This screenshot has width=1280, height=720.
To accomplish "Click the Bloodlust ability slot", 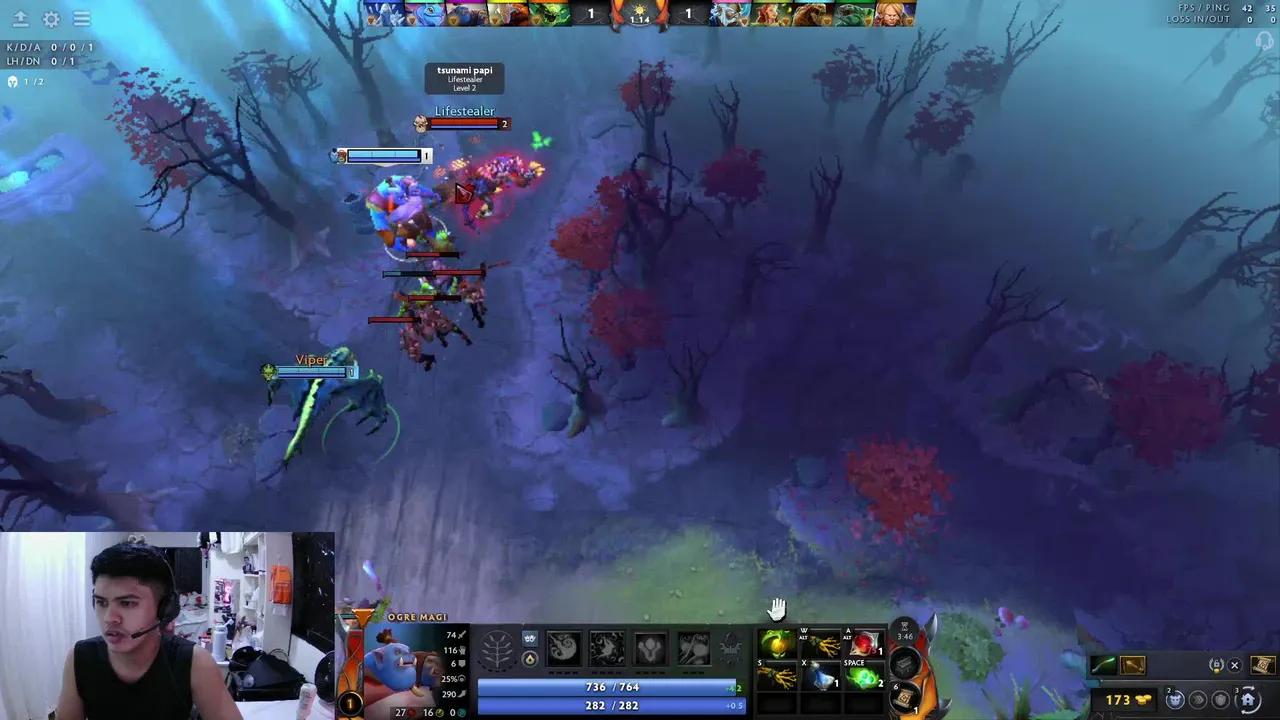I will 648,650.
